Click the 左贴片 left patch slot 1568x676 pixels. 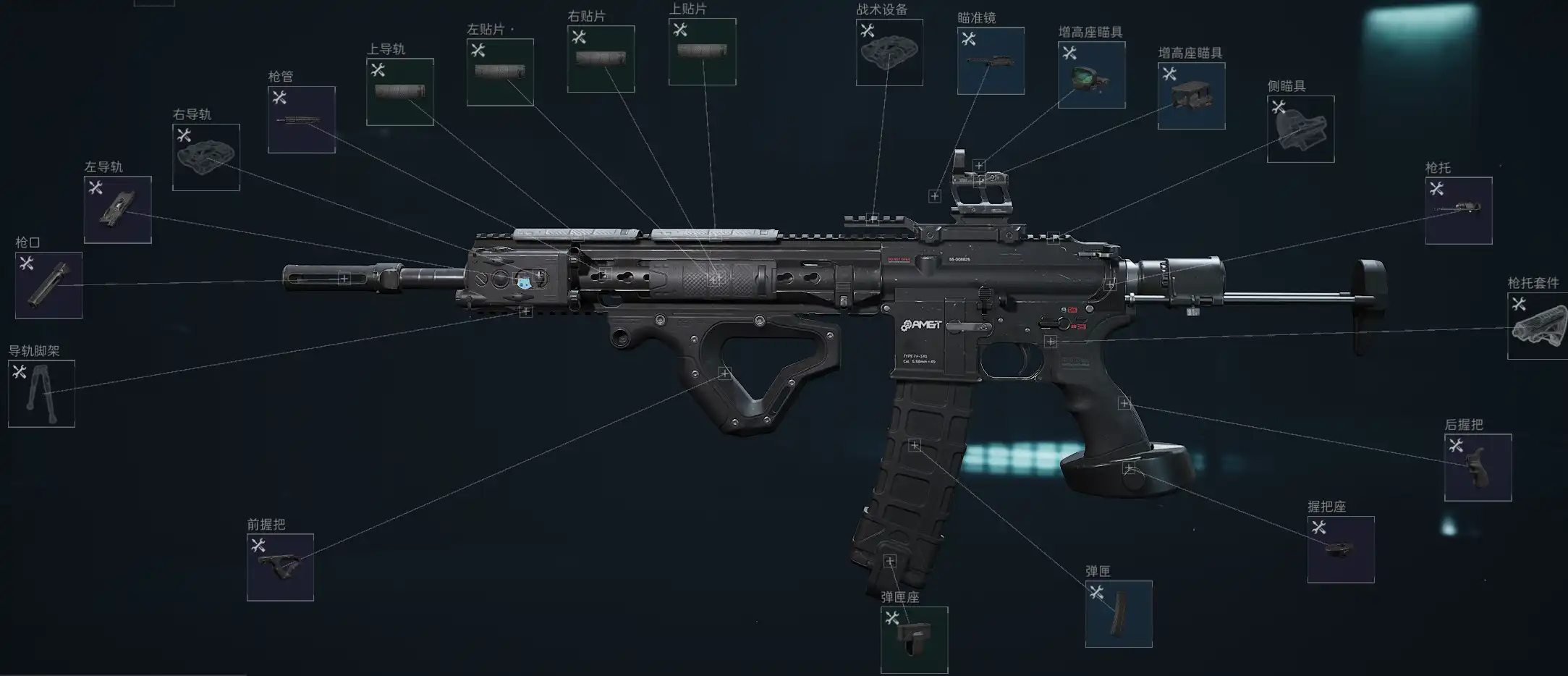(500, 72)
